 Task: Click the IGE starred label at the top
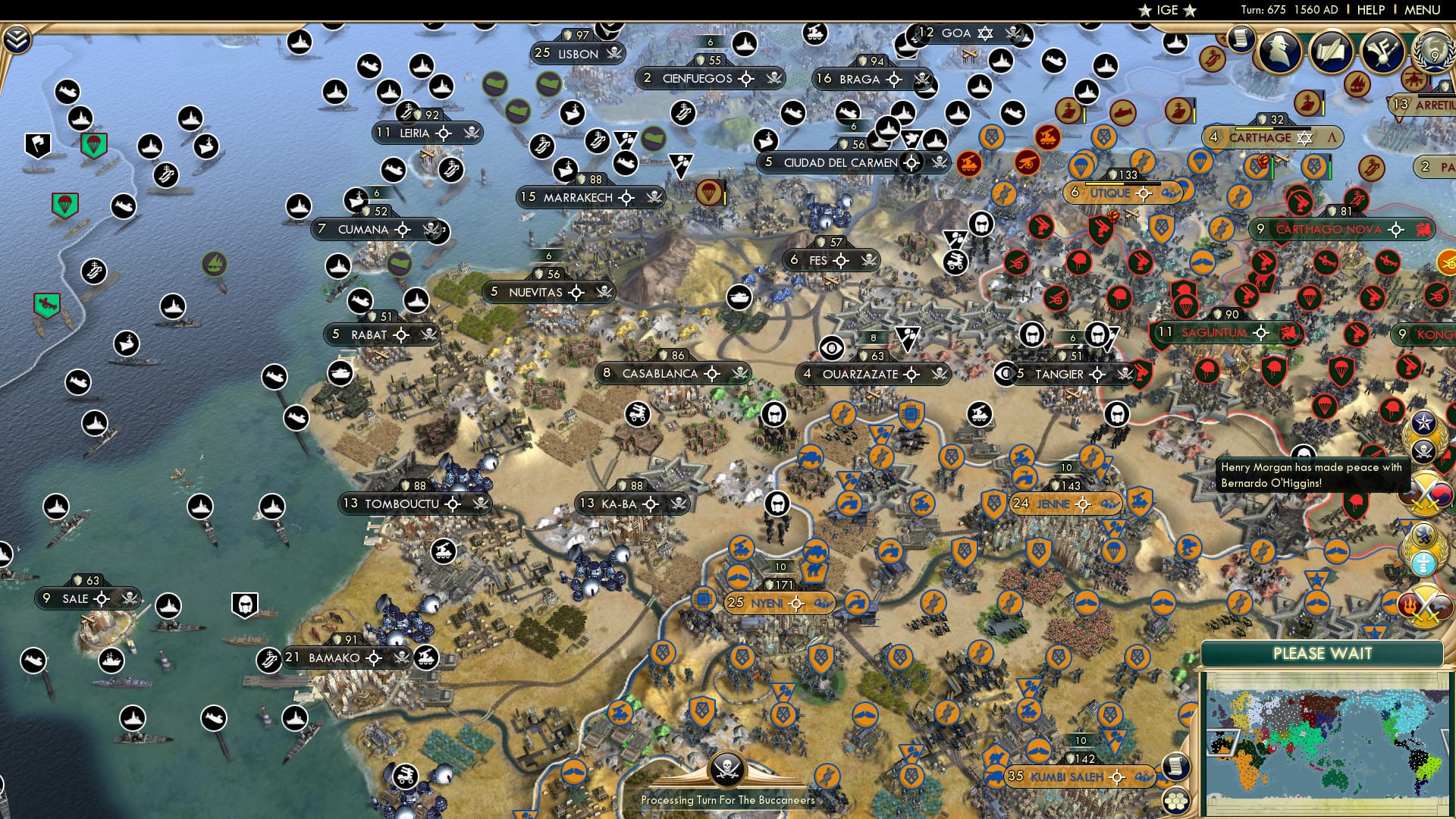1169,11
